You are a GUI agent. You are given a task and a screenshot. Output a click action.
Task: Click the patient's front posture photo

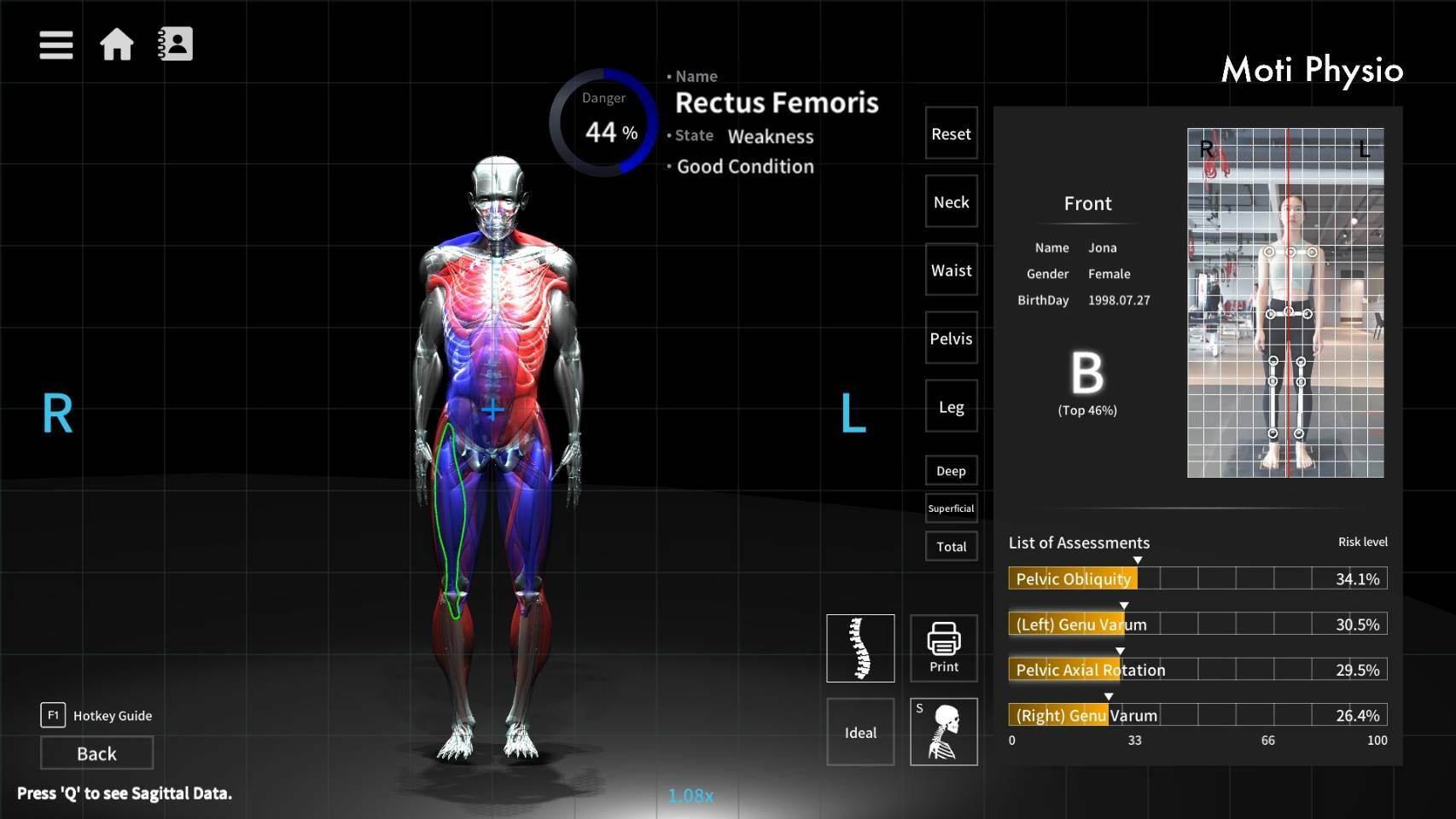1284,301
